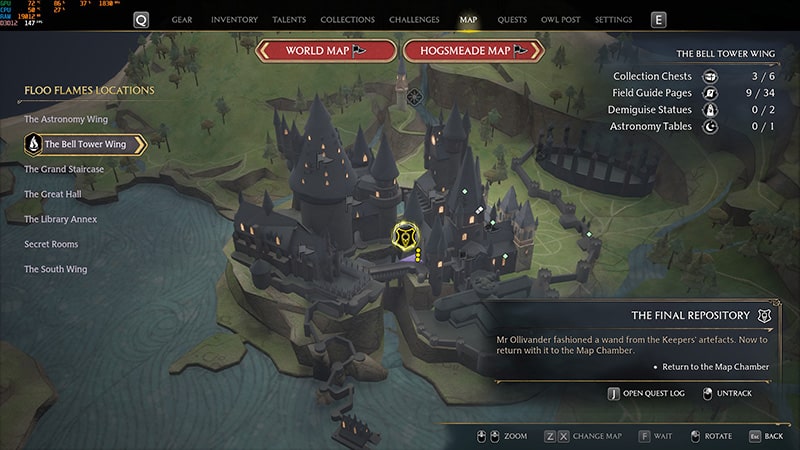Choose Secret Rooms in floo list
Screen dimensions: 800x450
51,244
